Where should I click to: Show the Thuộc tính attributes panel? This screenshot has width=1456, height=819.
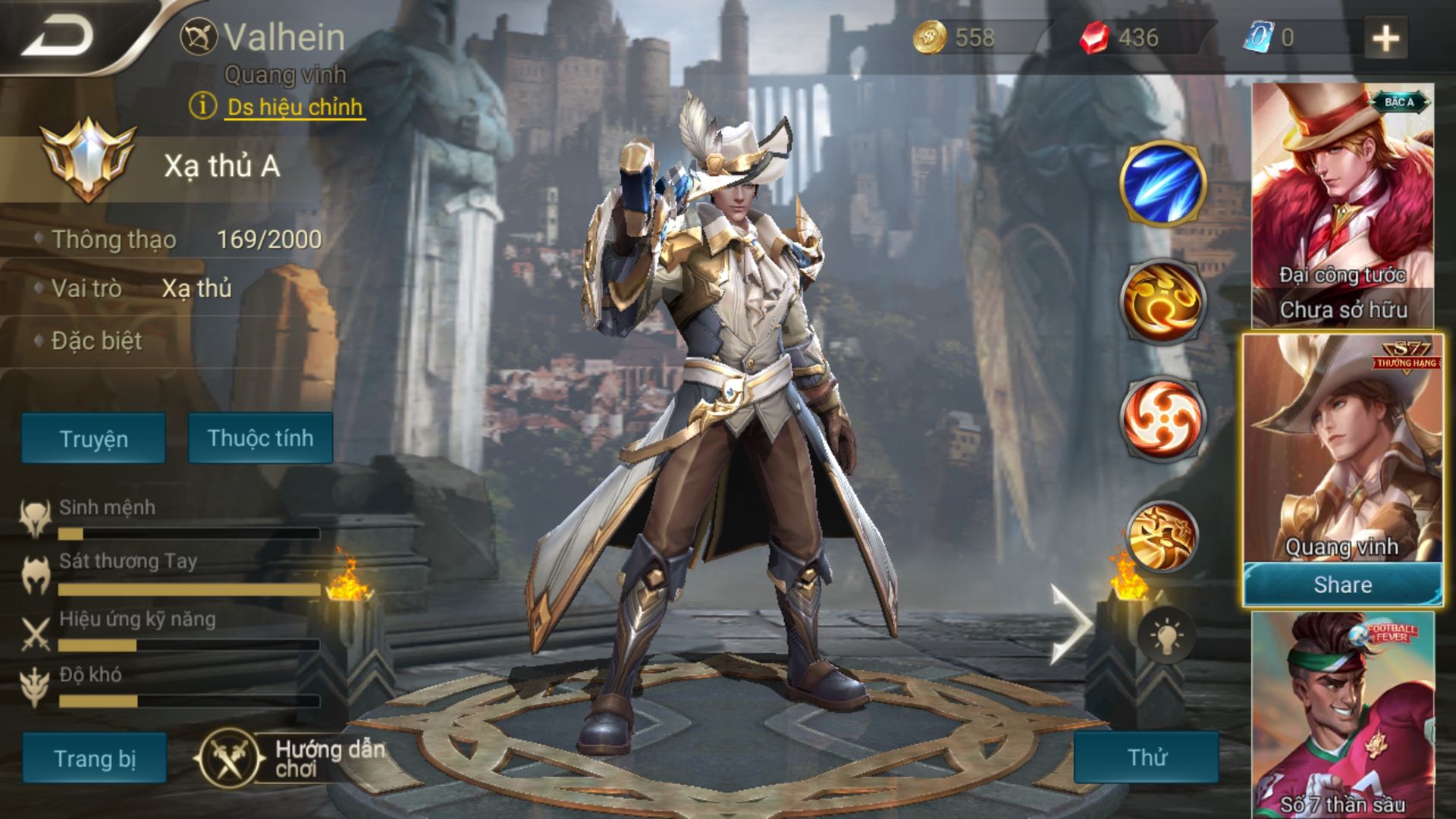click(x=260, y=438)
